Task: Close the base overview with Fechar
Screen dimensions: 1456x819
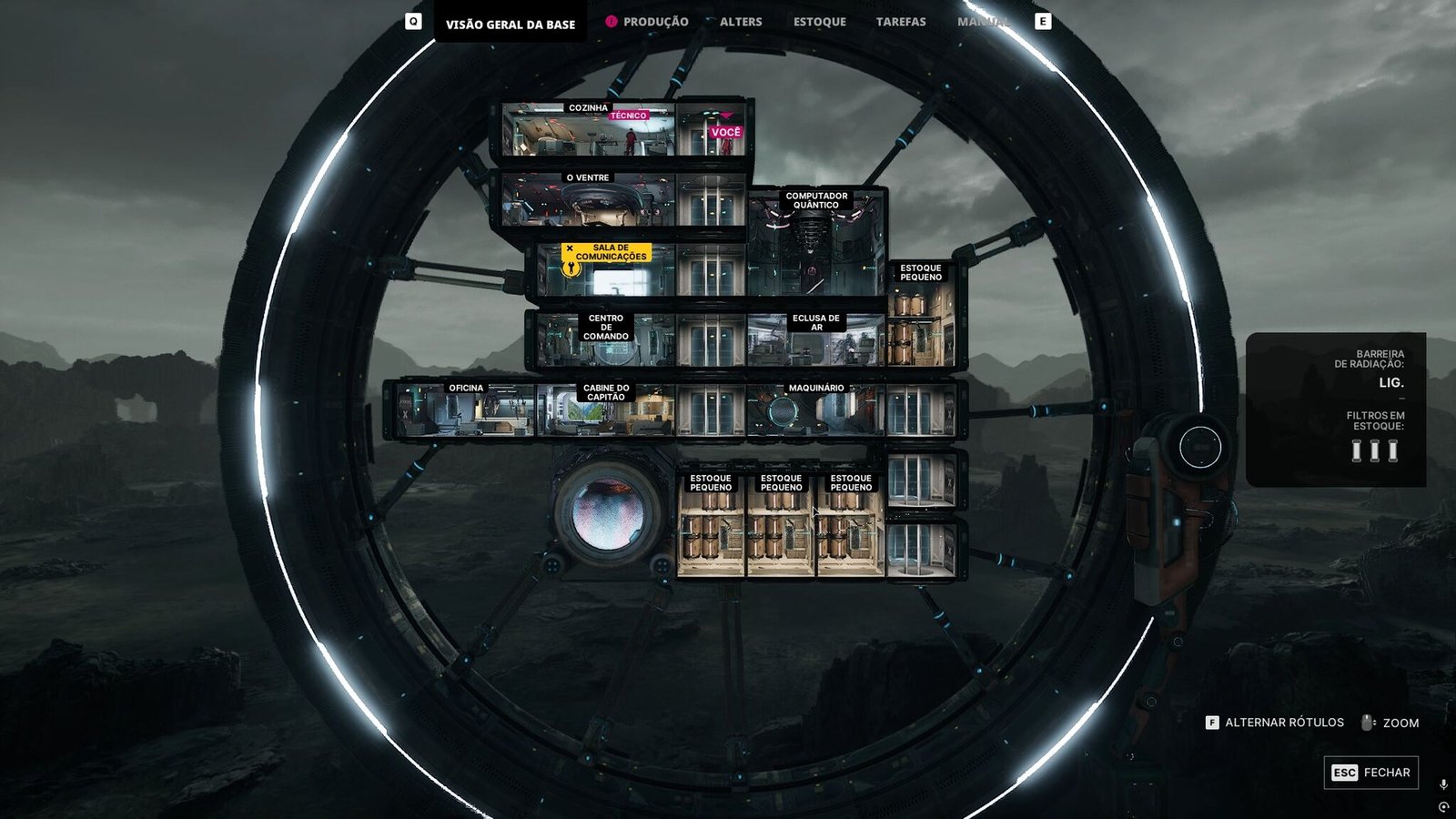Action: tap(1370, 773)
